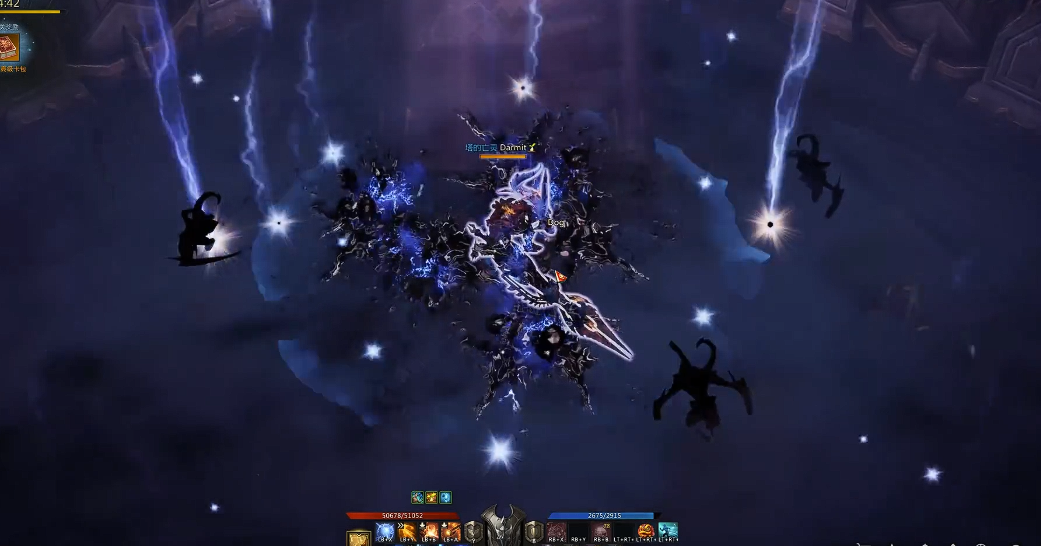Inspect the blue orb buff icon
1041x546 pixels.
pos(445,497)
